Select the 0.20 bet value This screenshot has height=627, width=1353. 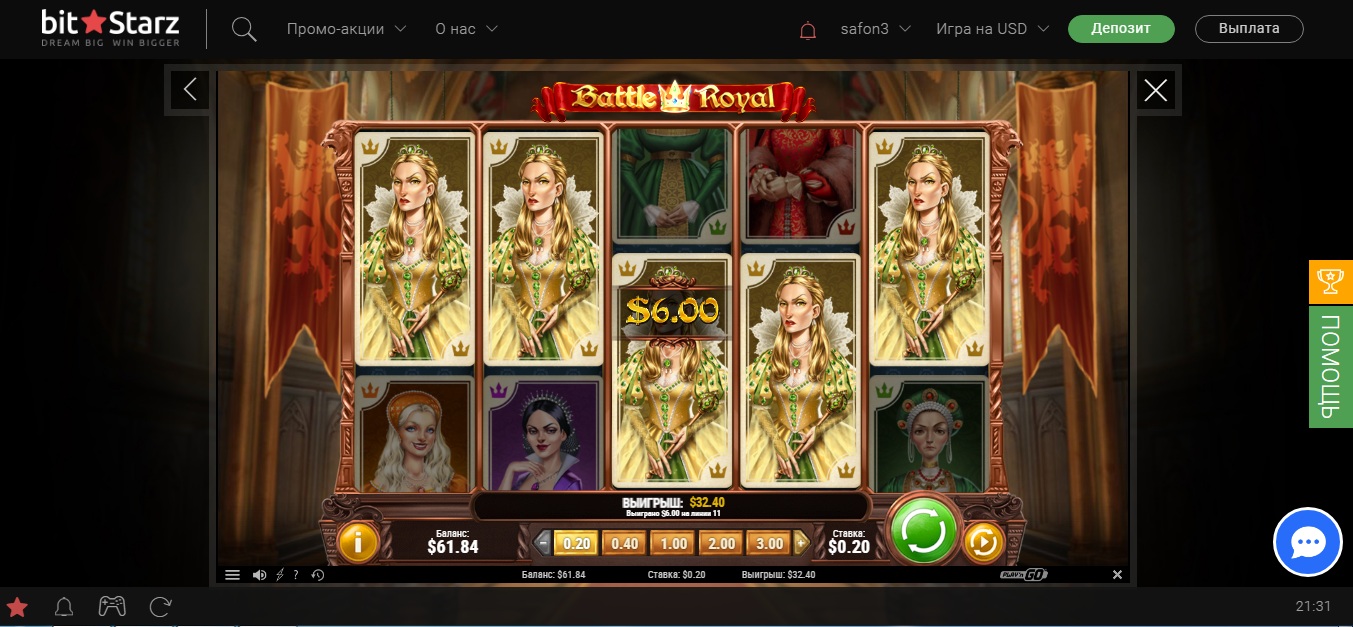pyautogui.click(x=577, y=544)
